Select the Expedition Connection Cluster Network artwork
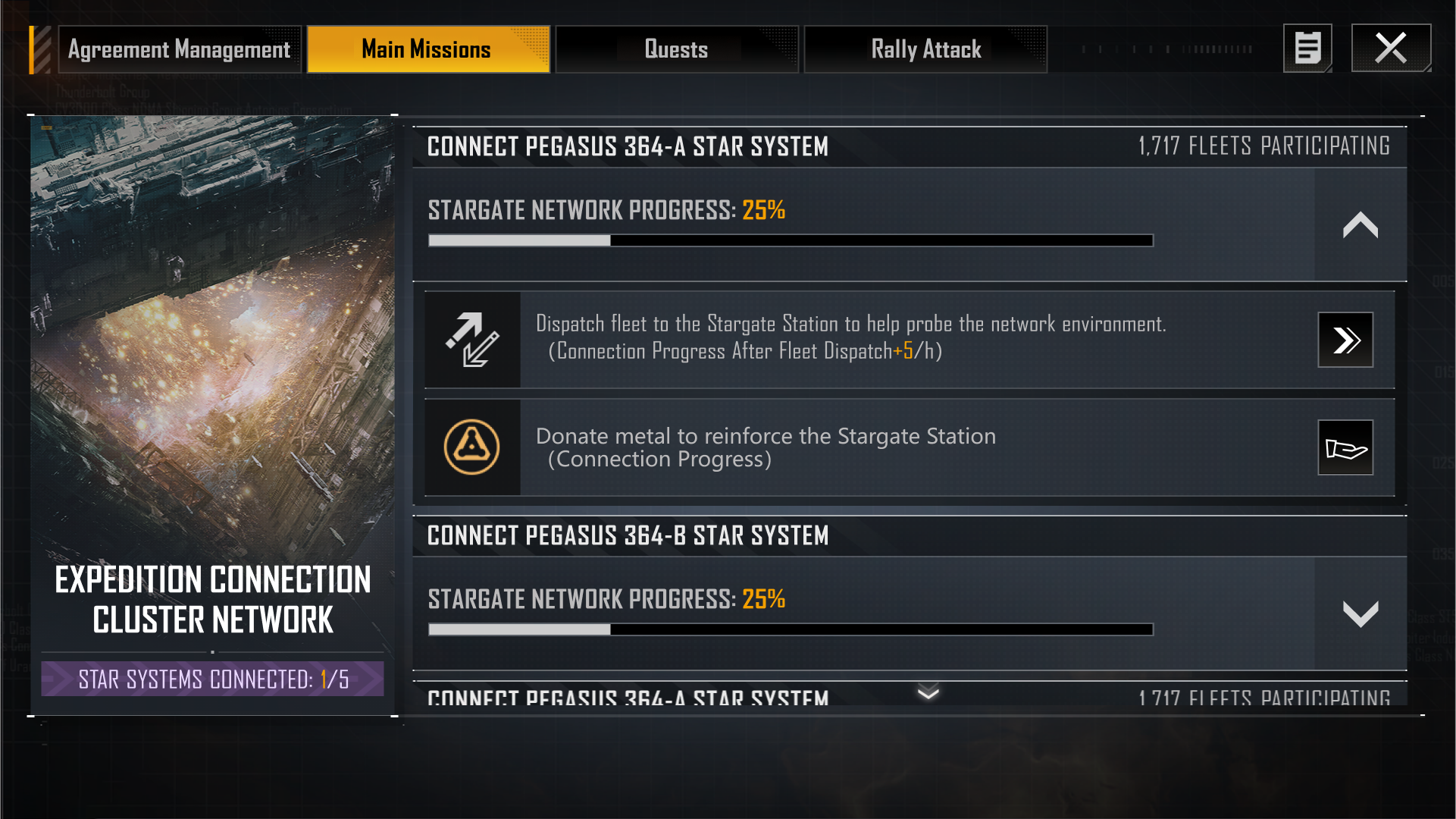Screen dimensions: 1456x819 click(212, 341)
